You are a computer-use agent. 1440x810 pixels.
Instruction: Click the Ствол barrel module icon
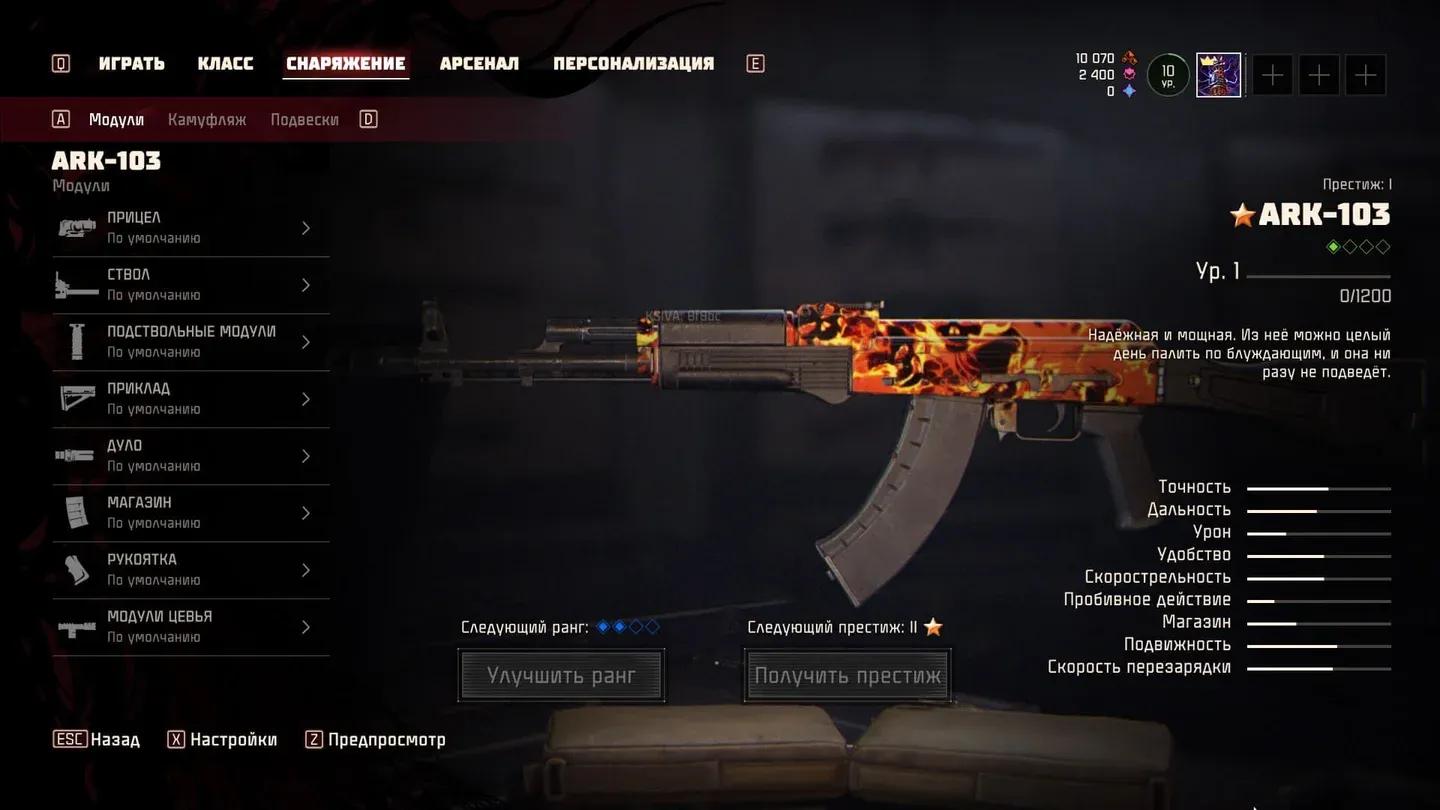pos(77,284)
